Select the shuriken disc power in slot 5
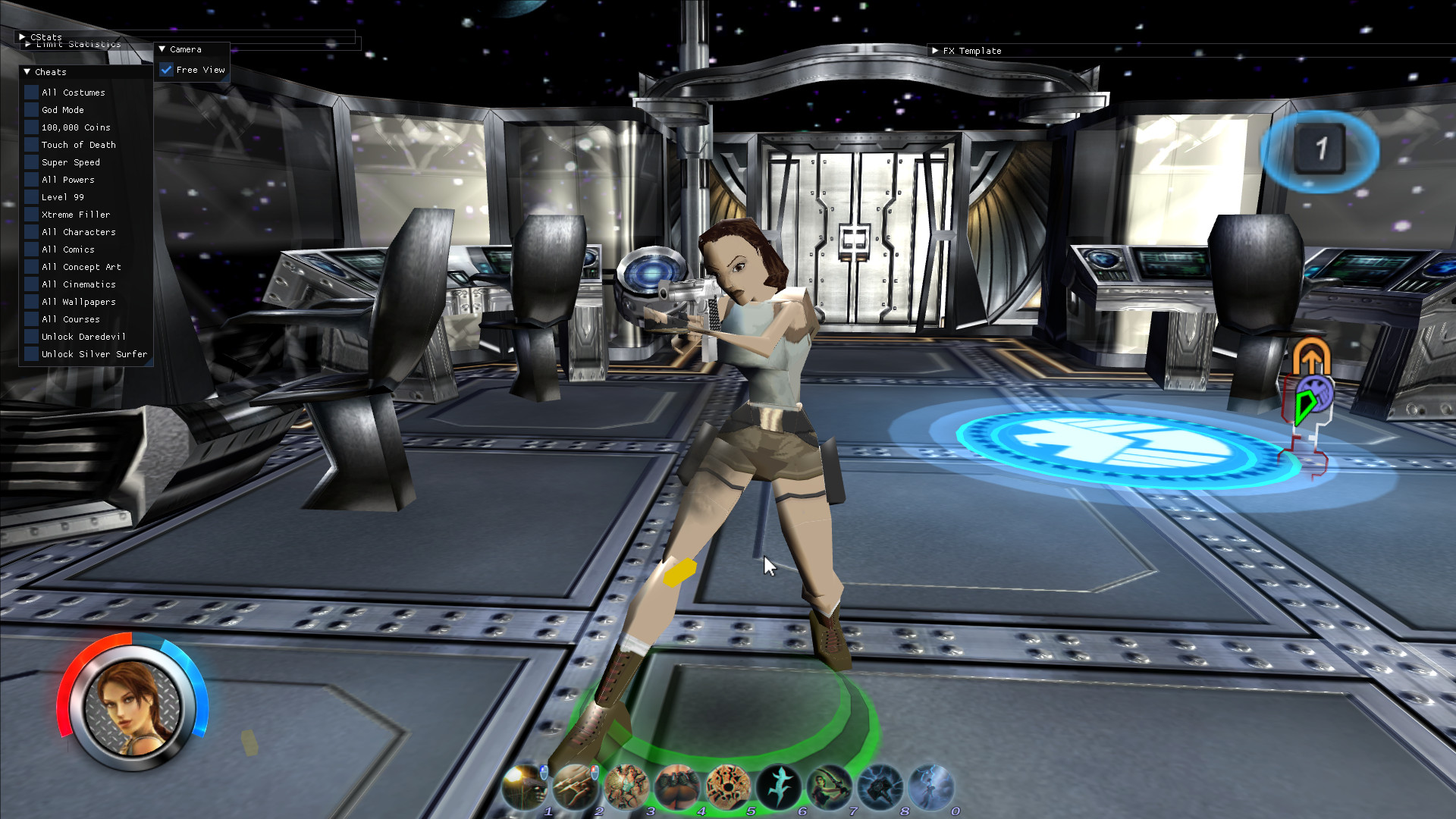This screenshot has width=1456, height=819. (x=728, y=785)
